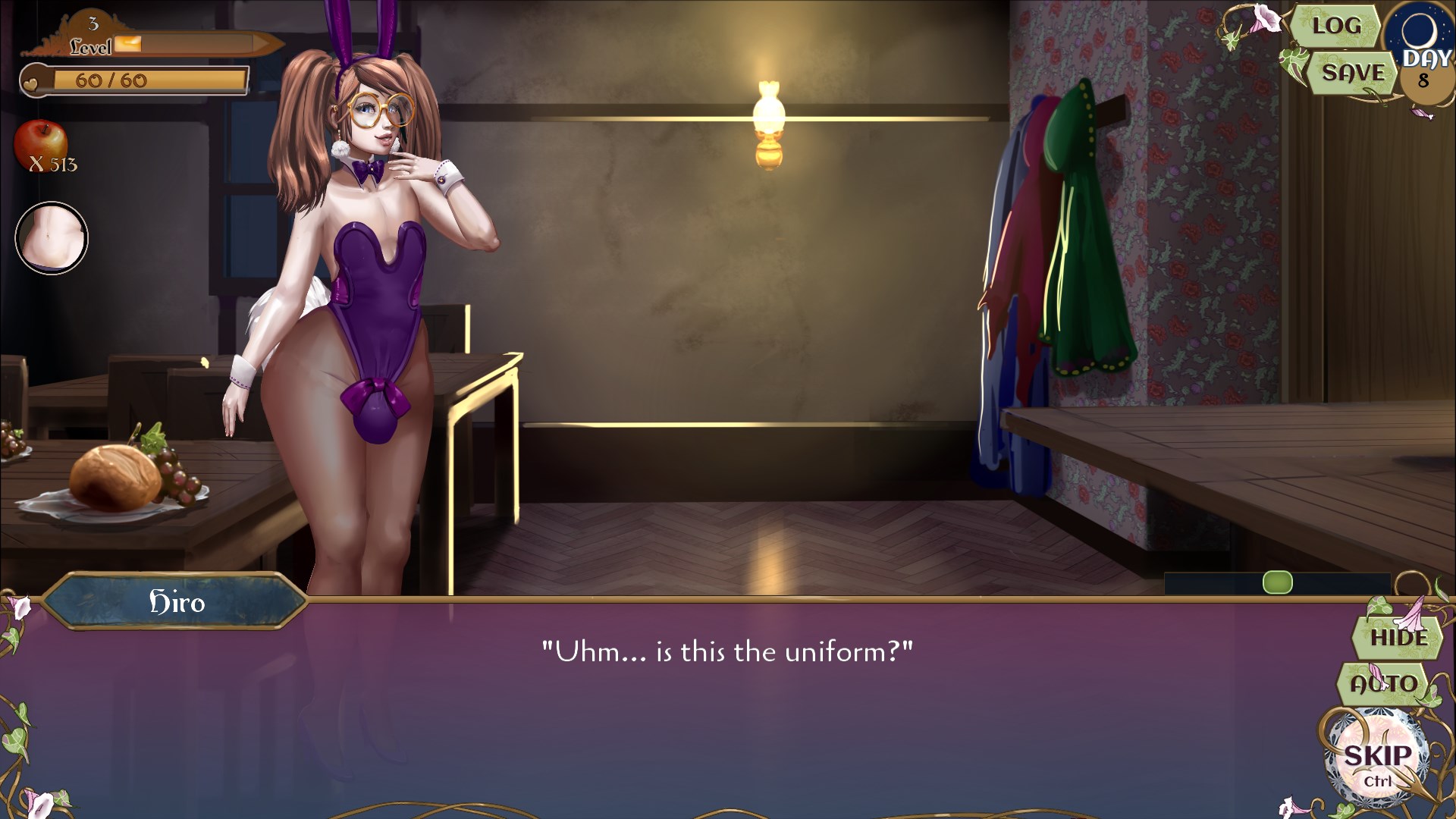This screenshot has height=819, width=1456.
Task: Hide the dialogue box using HIDE
Action: click(1399, 638)
